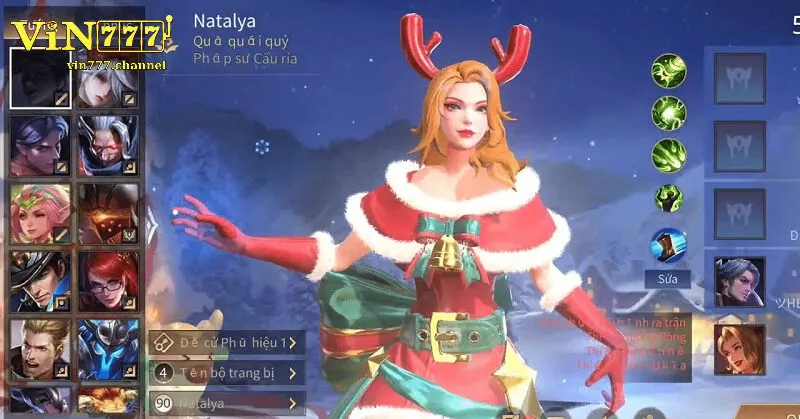Choose the white-haired masked hero portrait
This screenshot has width=800, height=419.
[107, 142]
